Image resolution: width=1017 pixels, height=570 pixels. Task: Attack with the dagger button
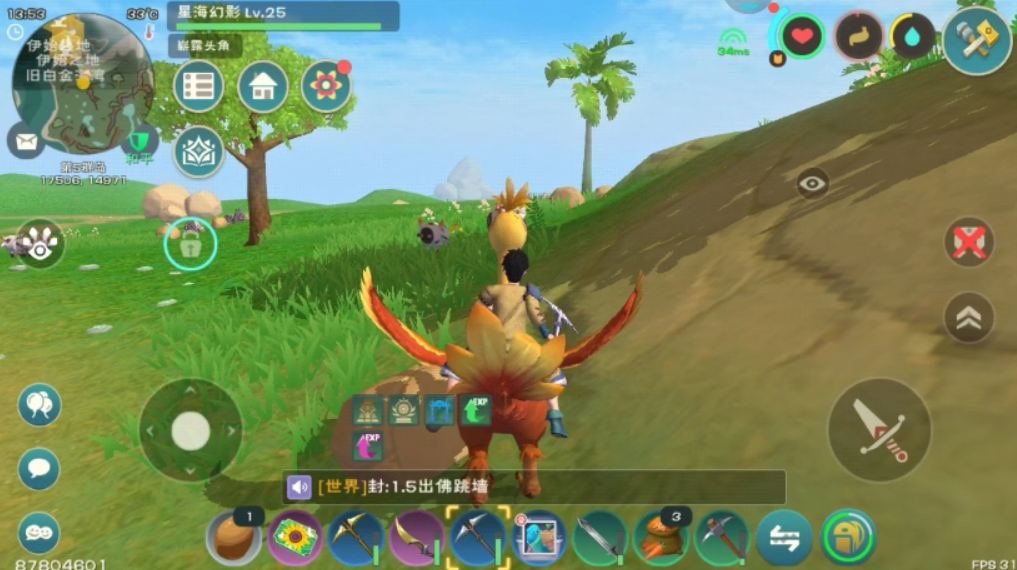(x=879, y=429)
